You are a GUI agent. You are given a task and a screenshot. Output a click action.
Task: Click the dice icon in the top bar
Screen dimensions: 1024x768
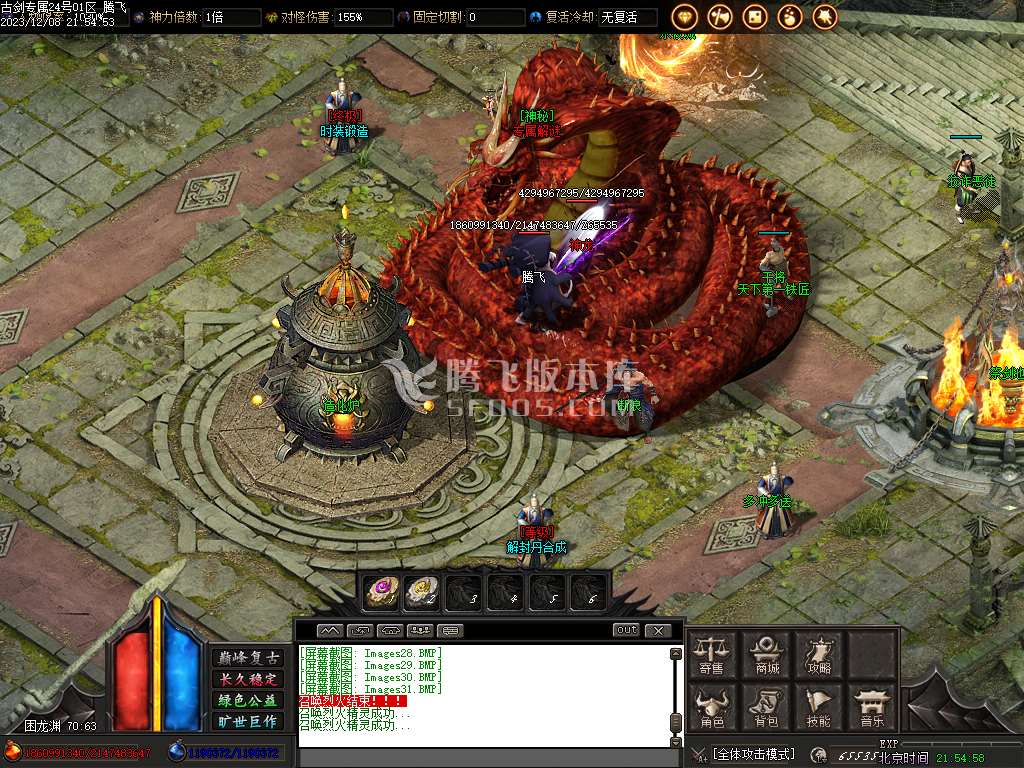pos(755,17)
